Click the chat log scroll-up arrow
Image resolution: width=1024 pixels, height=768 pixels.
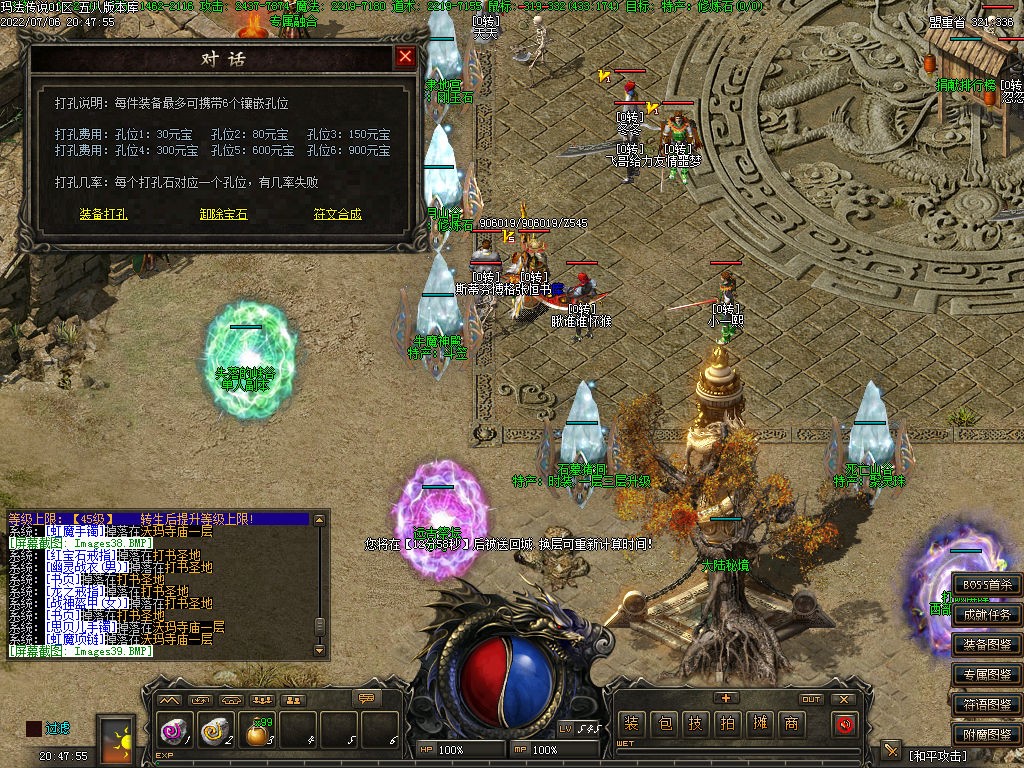tap(319, 520)
